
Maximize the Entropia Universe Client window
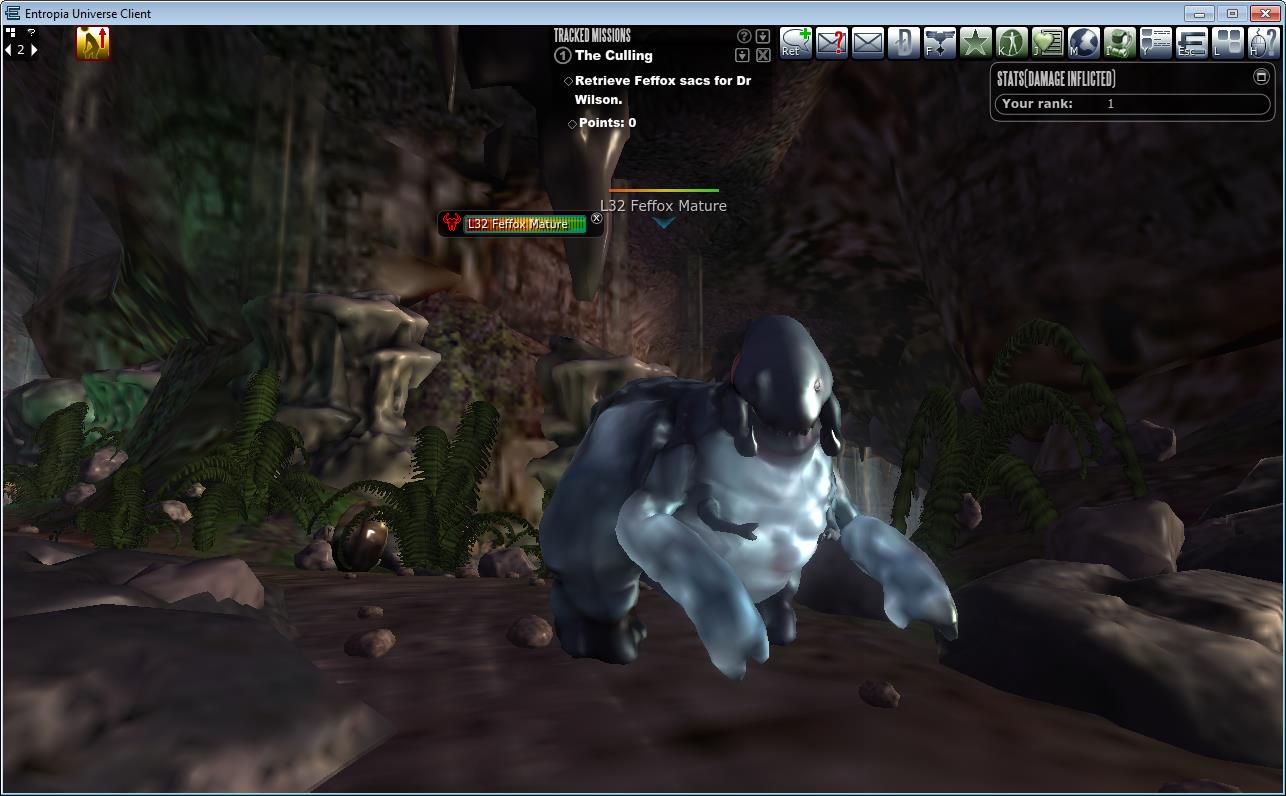tap(1232, 13)
